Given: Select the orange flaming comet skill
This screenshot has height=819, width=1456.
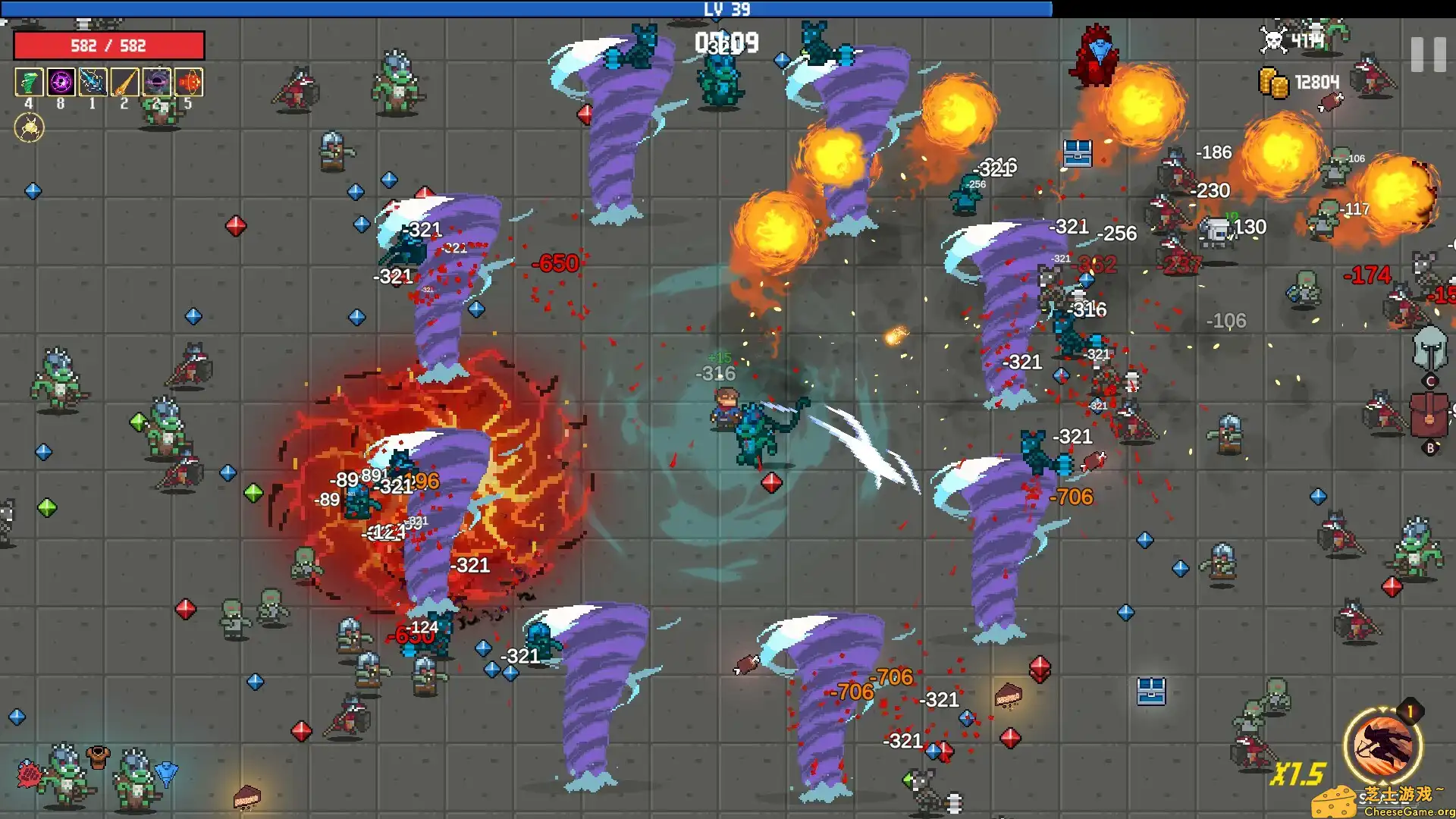Looking at the screenshot, I should click(x=124, y=83).
